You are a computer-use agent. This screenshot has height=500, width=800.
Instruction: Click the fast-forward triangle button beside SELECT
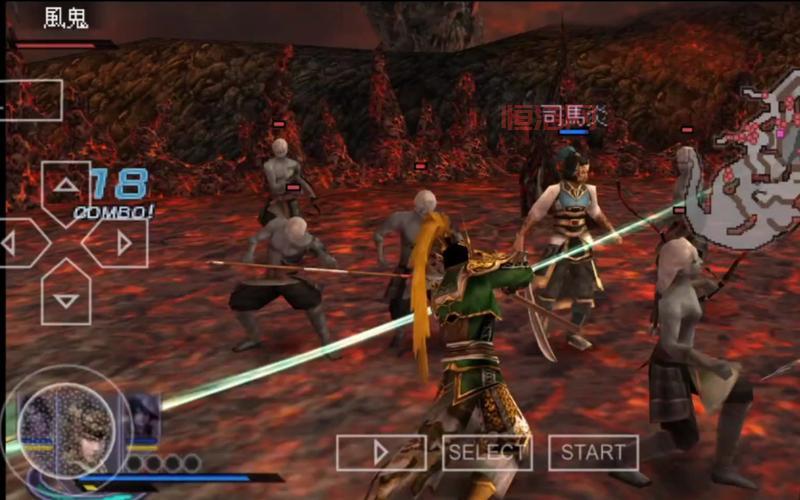point(381,452)
